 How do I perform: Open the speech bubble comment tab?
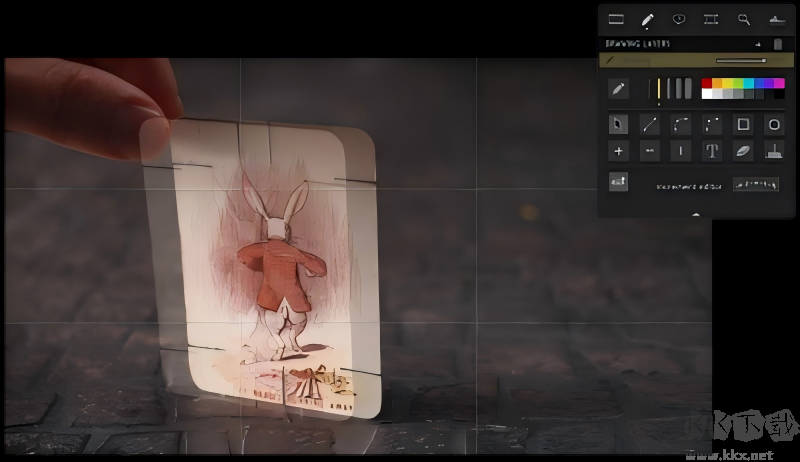tap(679, 19)
